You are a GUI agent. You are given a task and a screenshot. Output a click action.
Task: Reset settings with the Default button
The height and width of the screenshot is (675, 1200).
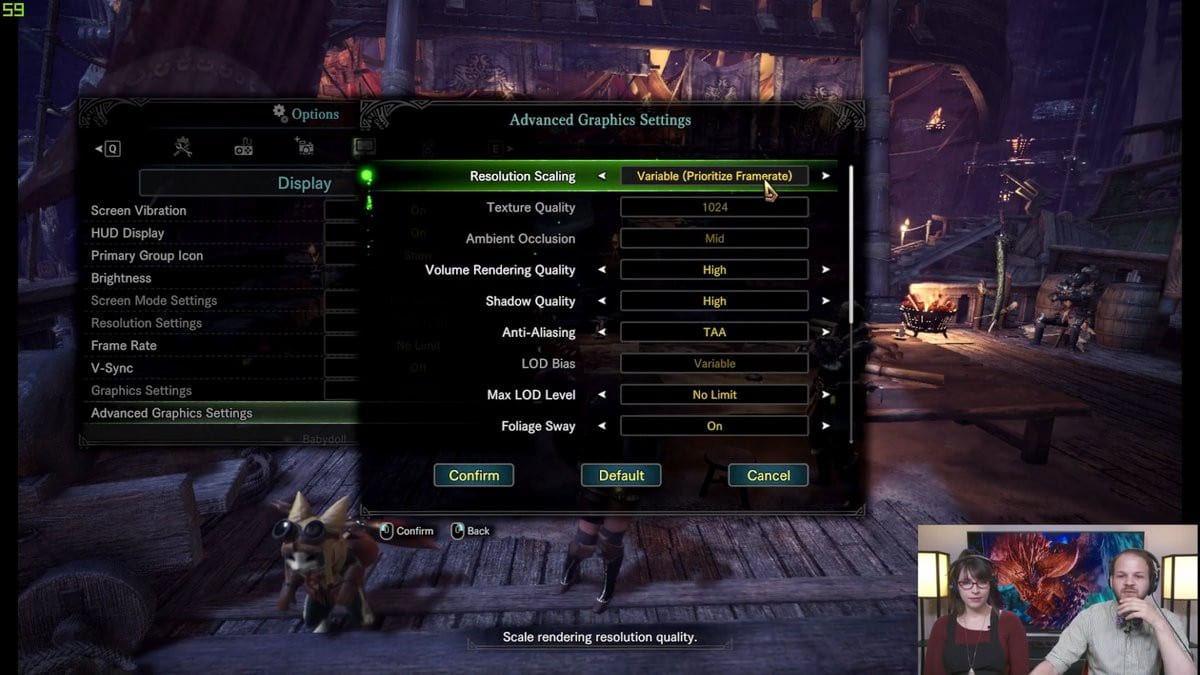[x=621, y=476]
